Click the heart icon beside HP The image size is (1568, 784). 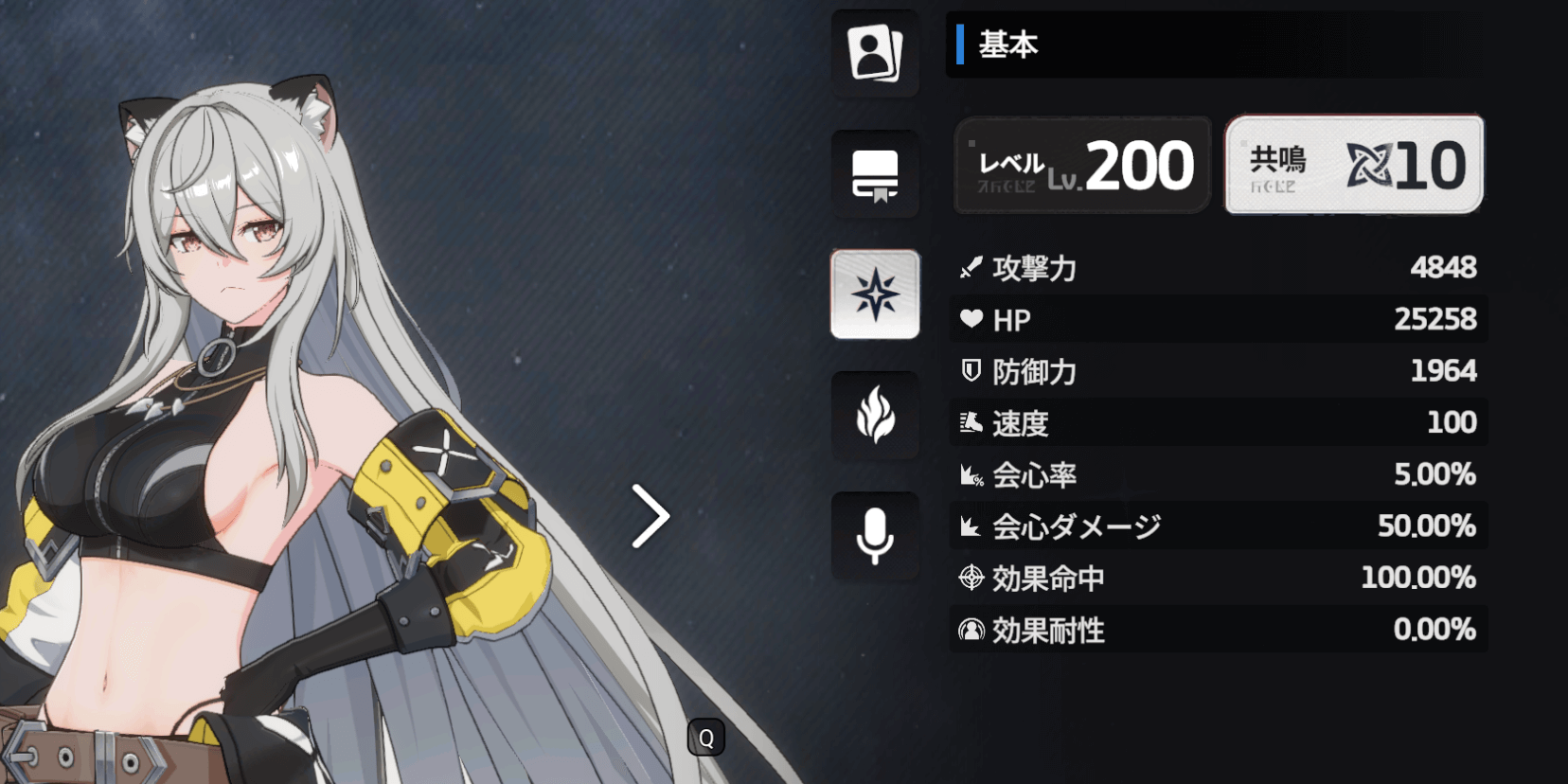[x=970, y=319]
